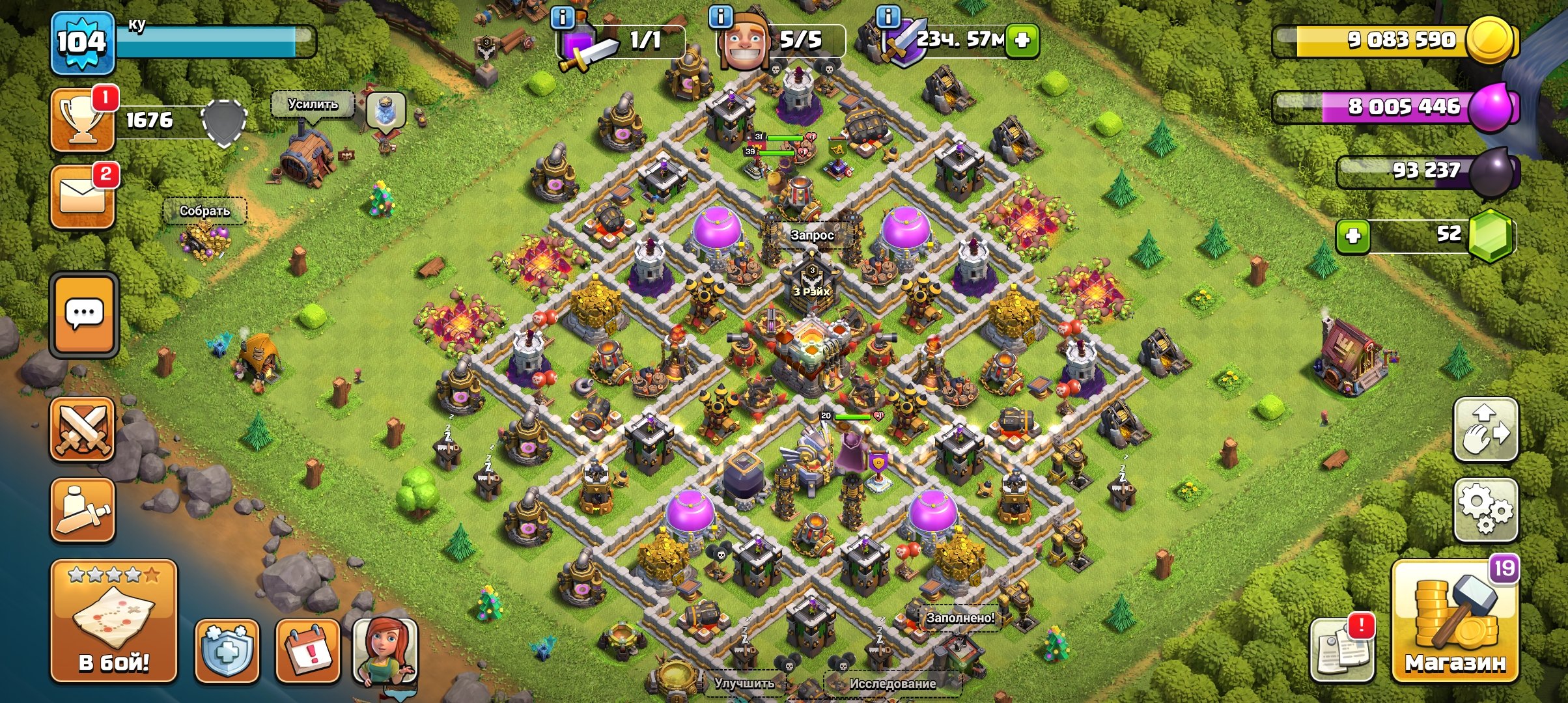Screen dimensions: 1568x703
Task: Tap the Запрос clan request label
Action: [812, 235]
